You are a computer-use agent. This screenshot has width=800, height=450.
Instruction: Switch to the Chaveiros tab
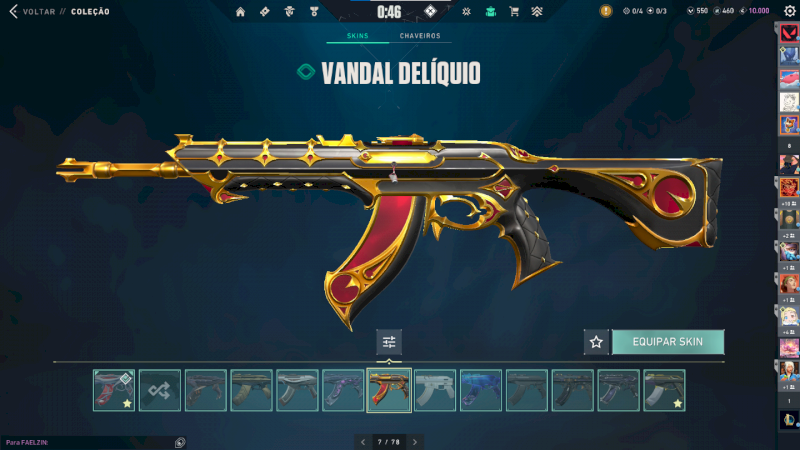[419, 36]
